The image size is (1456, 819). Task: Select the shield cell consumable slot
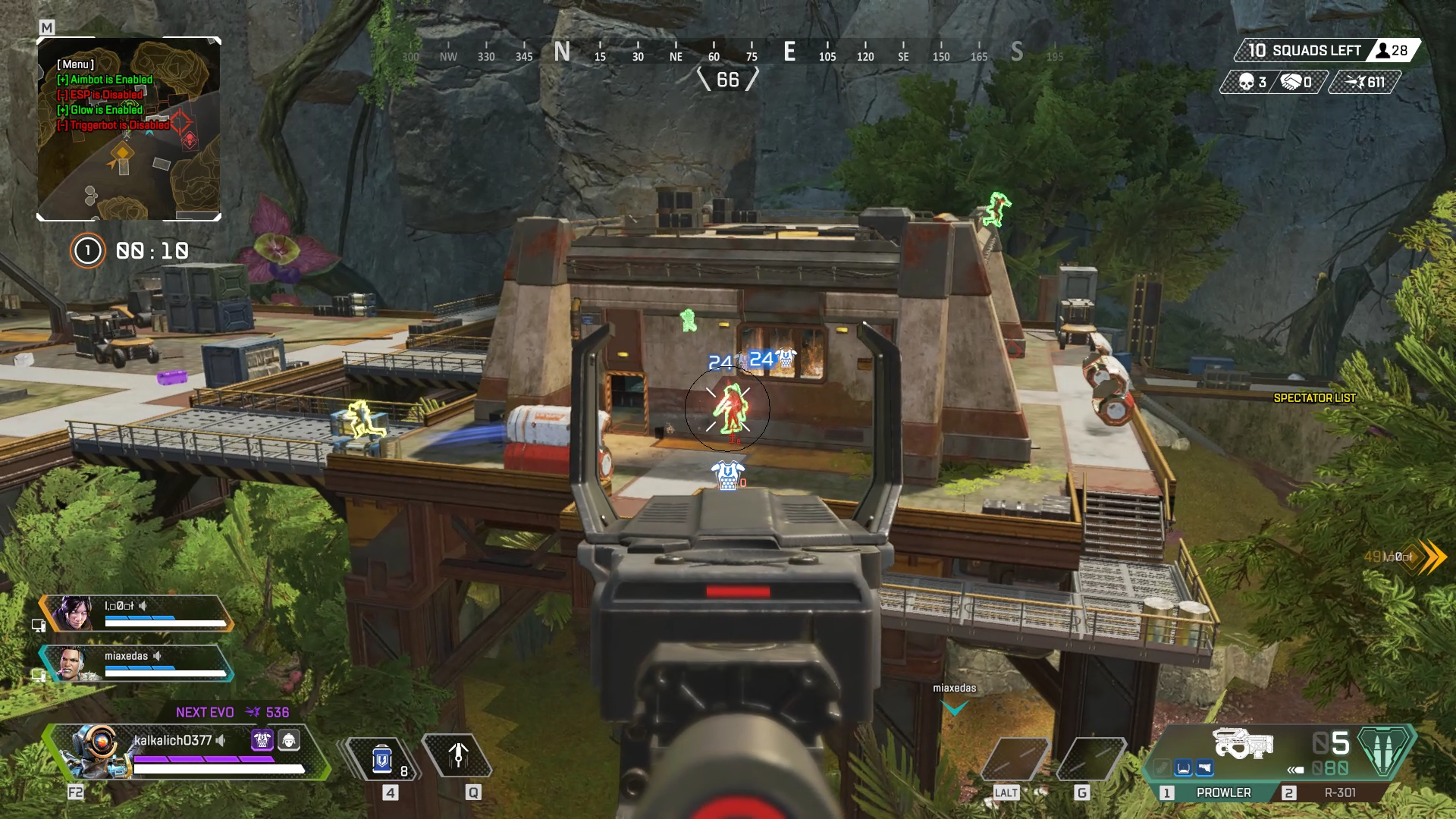pyautogui.click(x=381, y=759)
